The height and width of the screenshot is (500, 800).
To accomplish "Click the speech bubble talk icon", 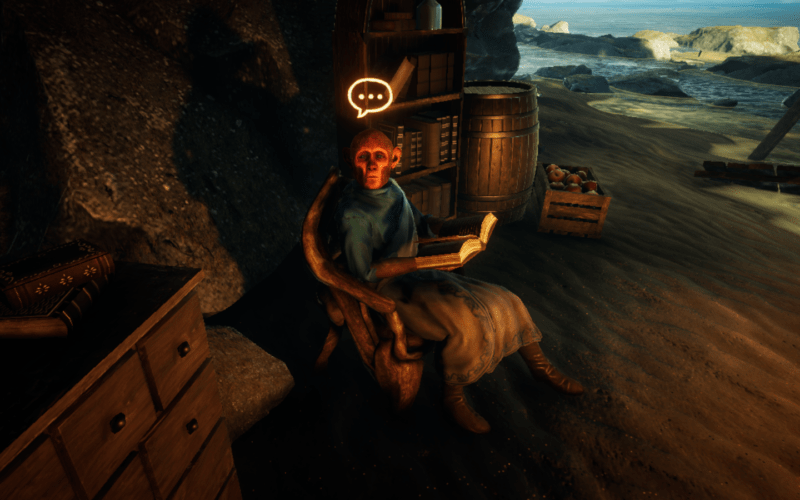I will 369,97.
